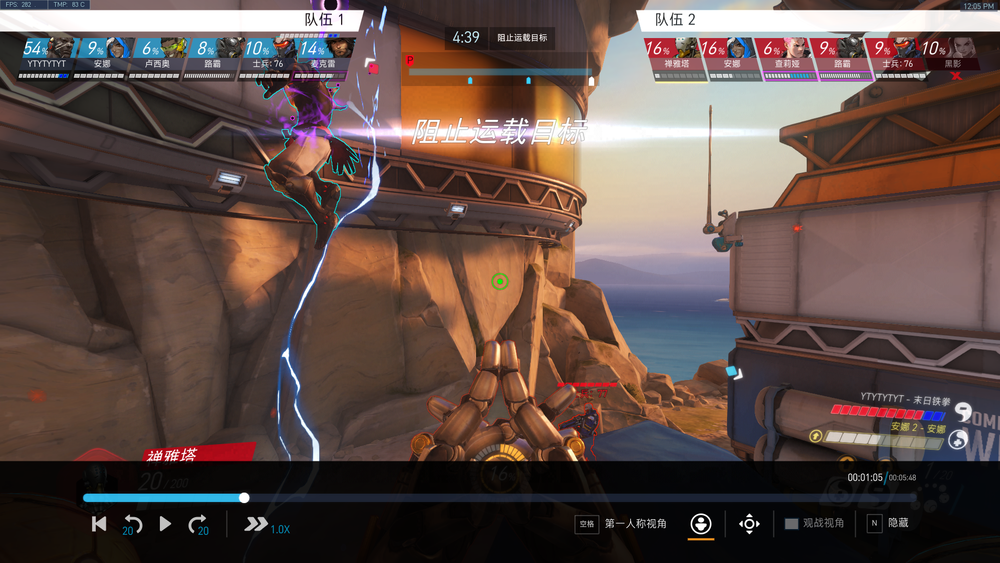Switch to the free camera crosshair icon
Screen dimensions: 1000x563
pos(749,524)
